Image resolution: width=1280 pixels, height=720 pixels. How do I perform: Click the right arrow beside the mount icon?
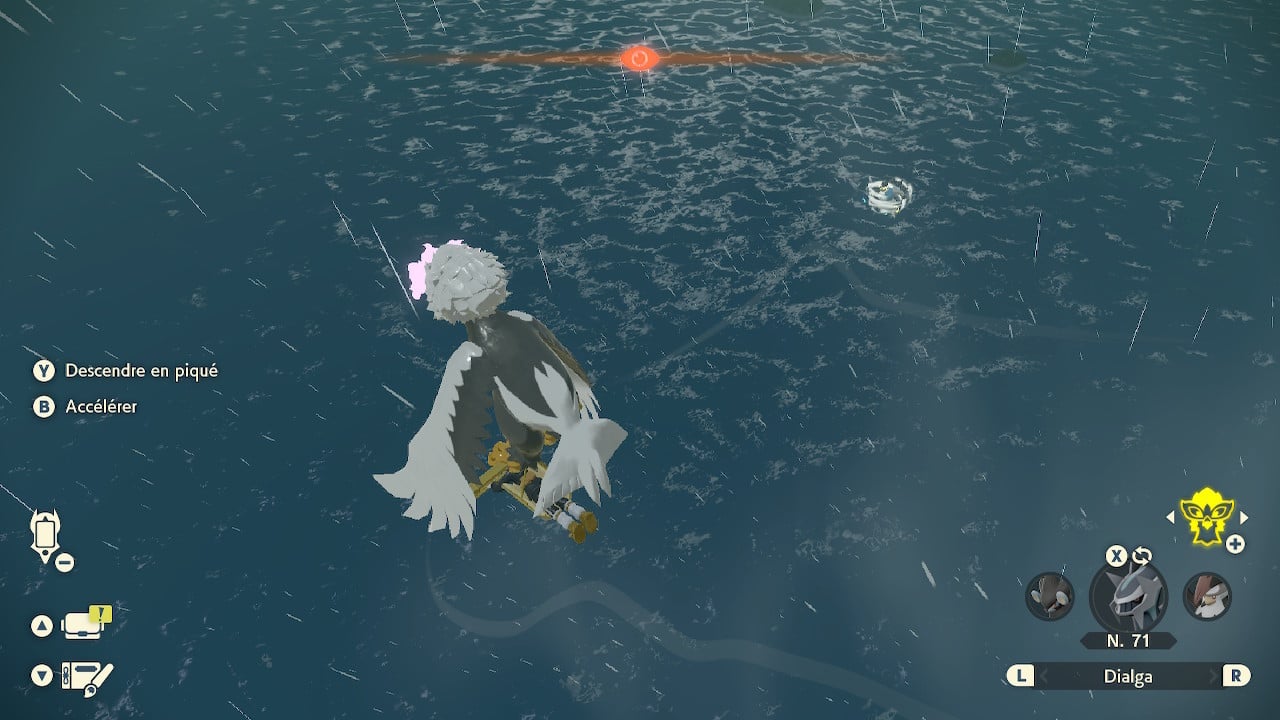(x=1243, y=518)
